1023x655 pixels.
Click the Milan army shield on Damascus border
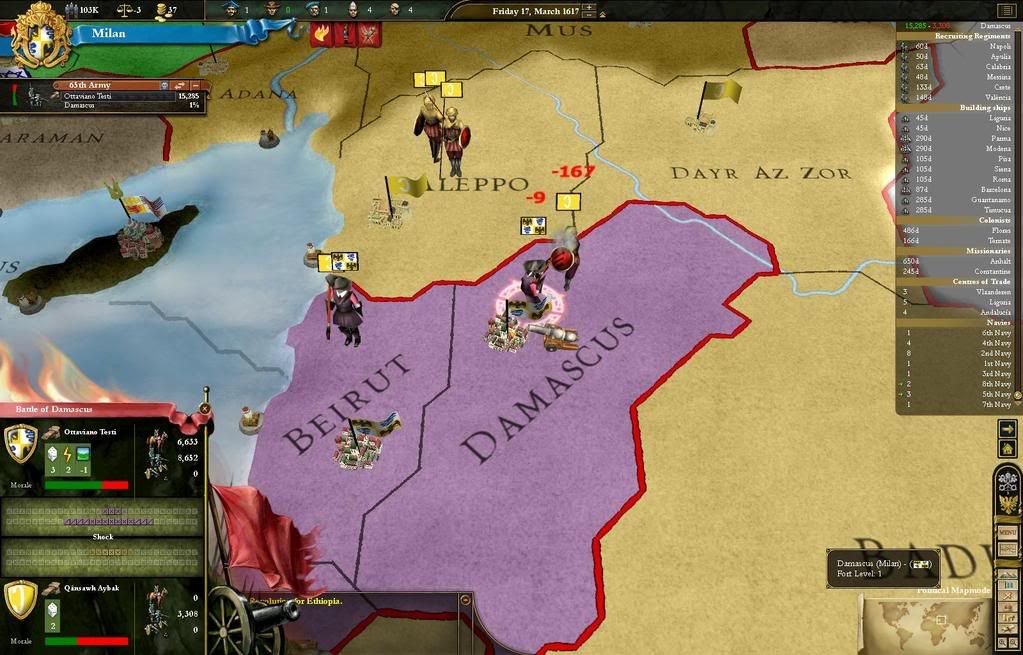(x=534, y=226)
